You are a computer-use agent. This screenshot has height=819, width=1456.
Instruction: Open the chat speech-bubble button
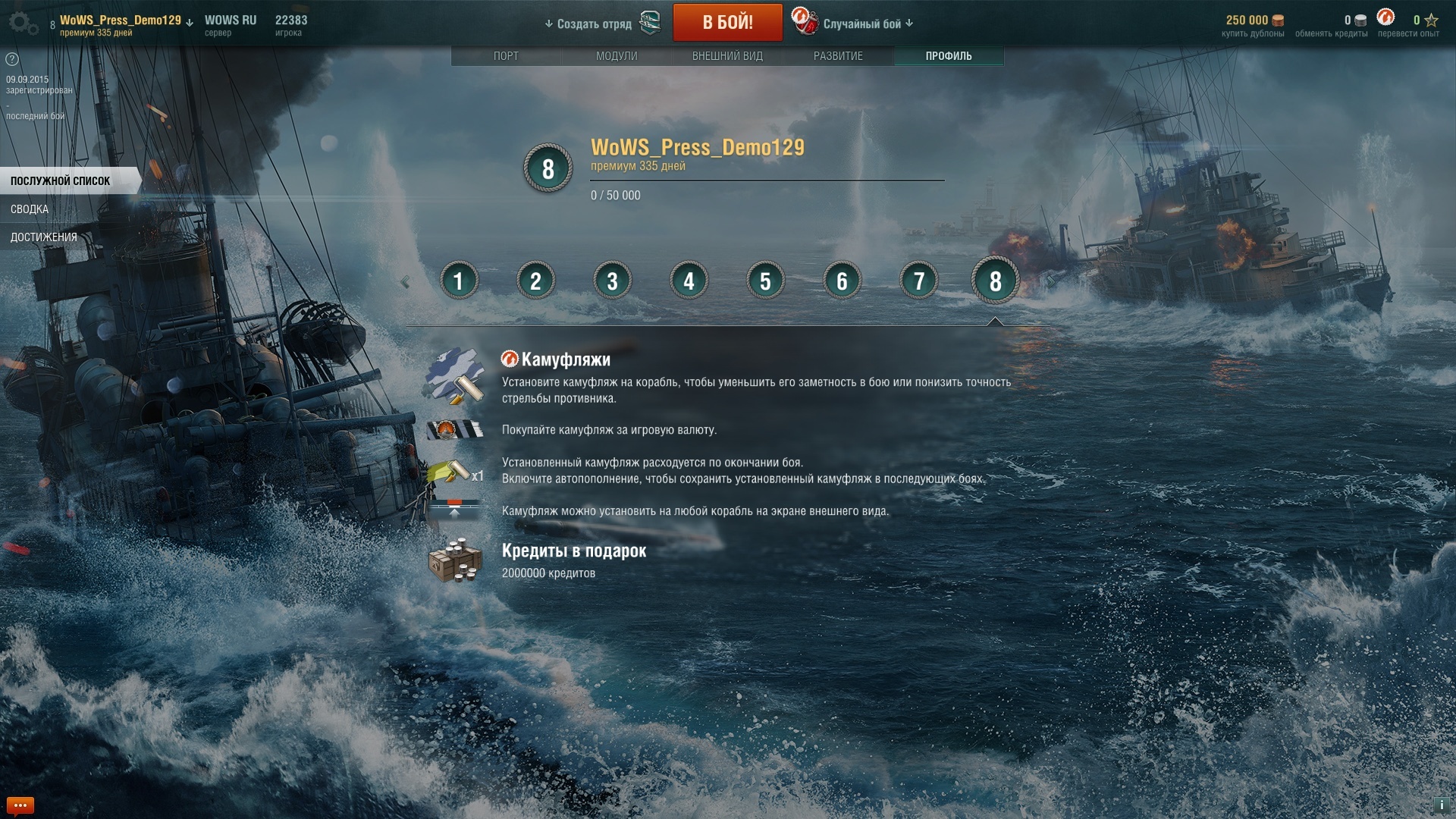[20, 805]
